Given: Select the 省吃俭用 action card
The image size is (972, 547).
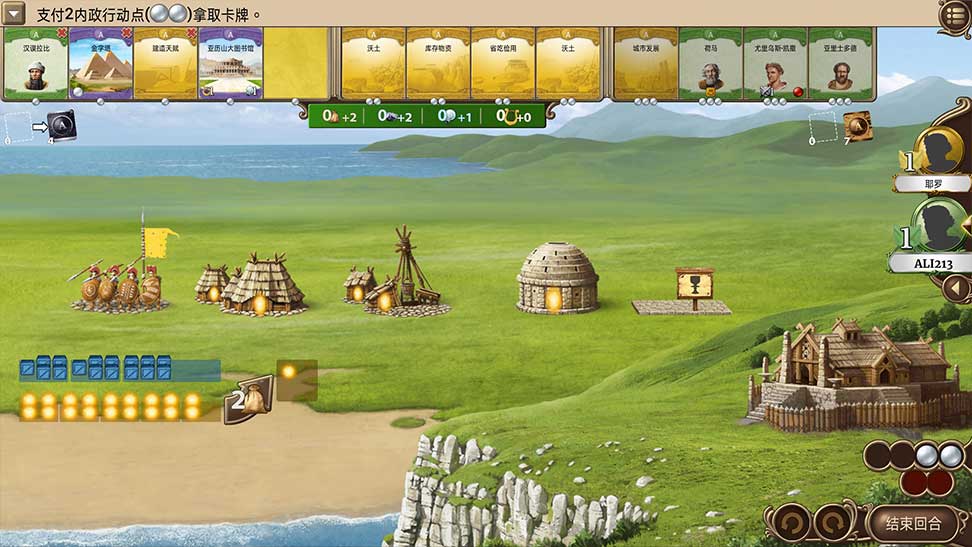Looking at the screenshot, I should coord(503,64).
